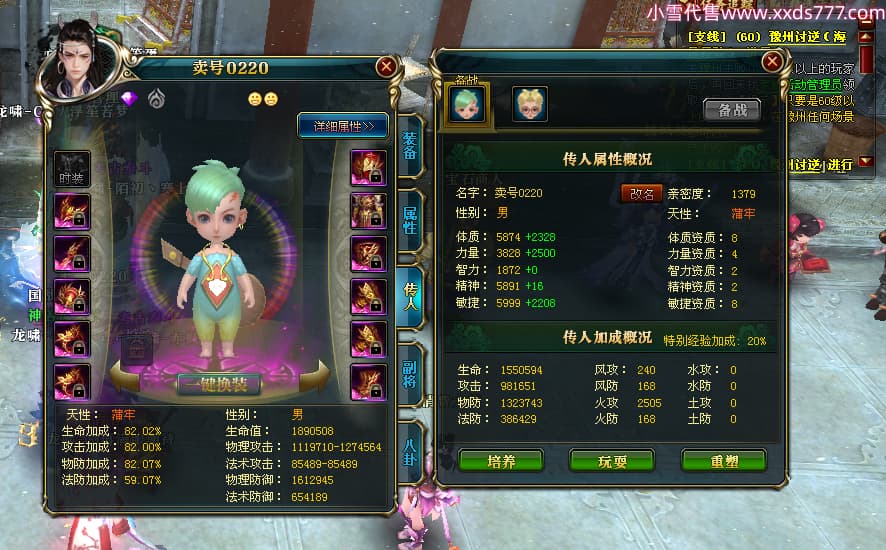Click the 时装 costume slot
This screenshot has width=886, height=550.
(72, 167)
